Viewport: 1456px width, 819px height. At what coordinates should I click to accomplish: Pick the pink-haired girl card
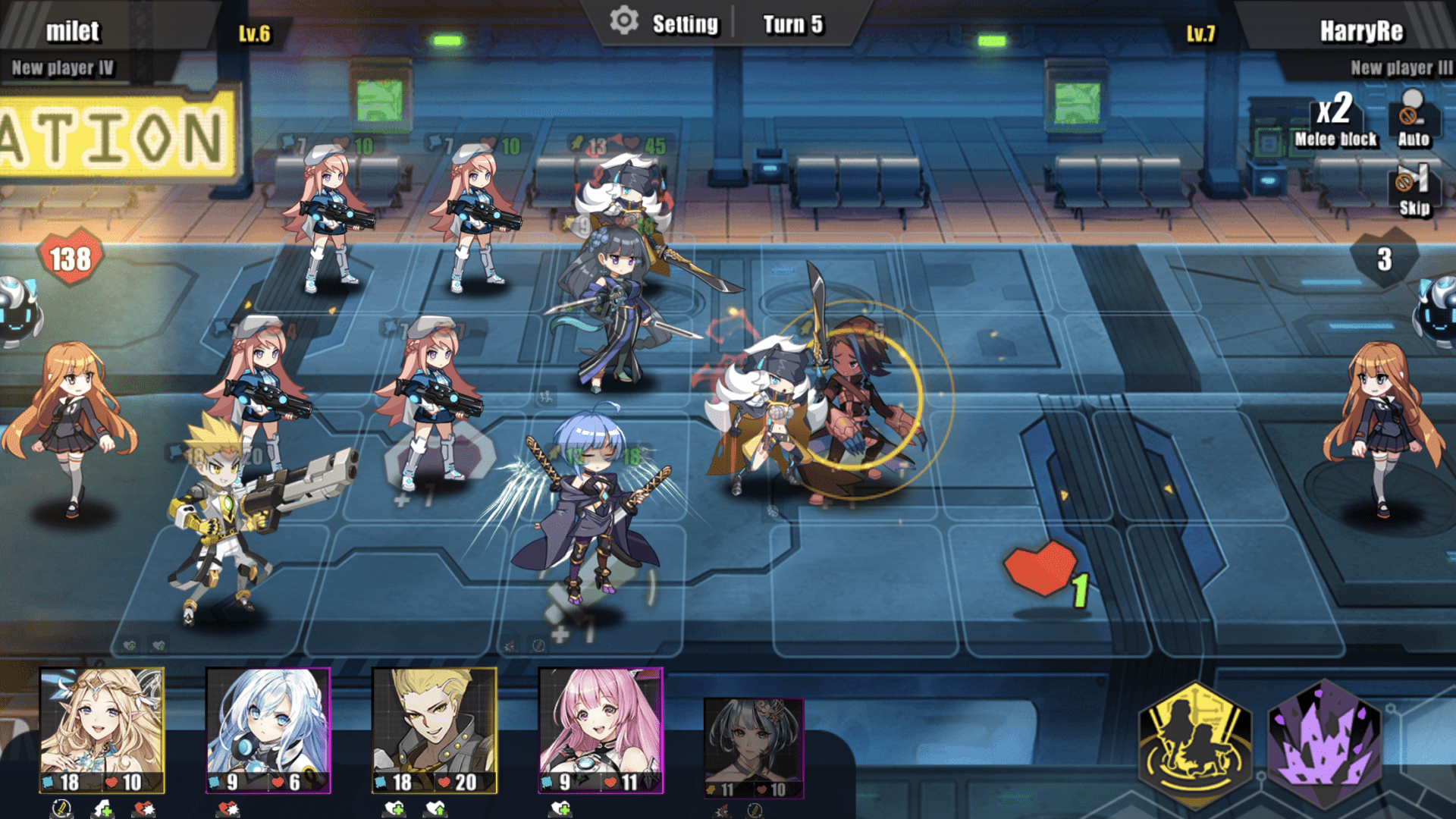(x=601, y=730)
